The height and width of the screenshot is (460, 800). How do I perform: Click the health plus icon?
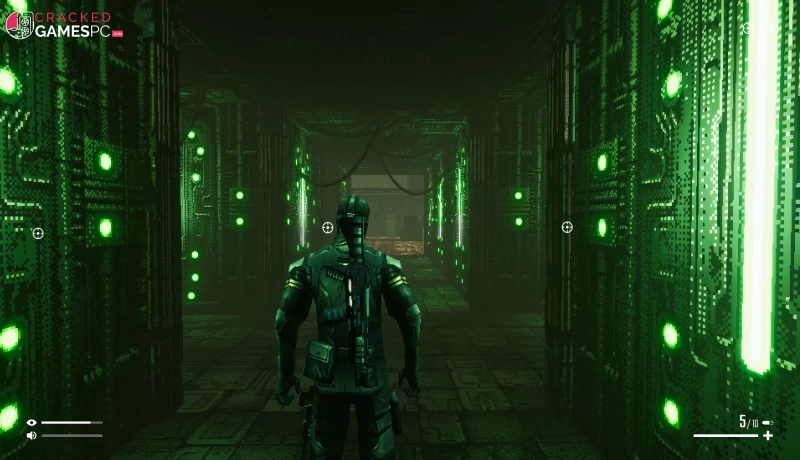(x=767, y=436)
